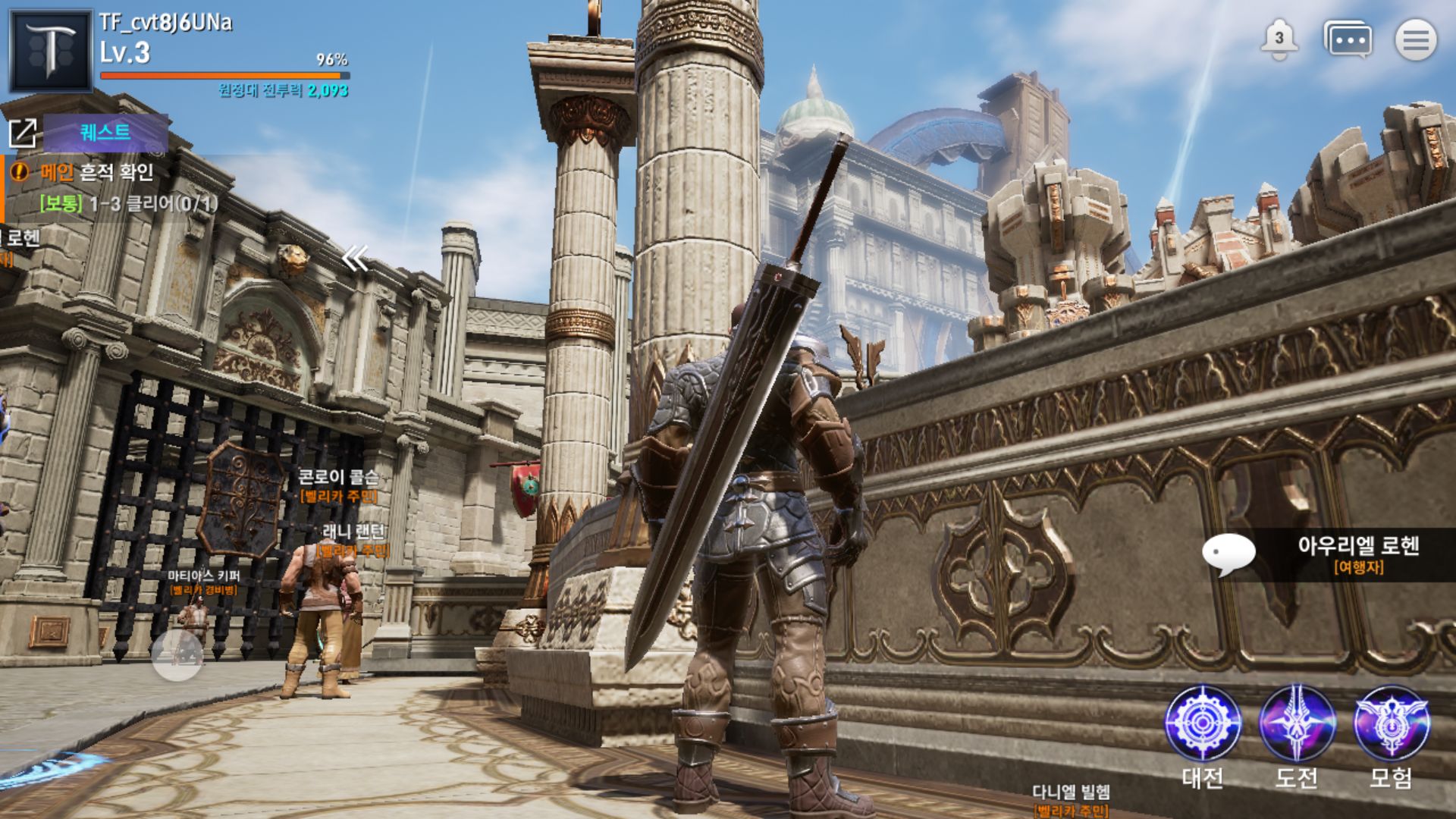Tap the virtual movement joystick
Image resolution: width=1456 pixels, height=819 pixels.
point(177,654)
